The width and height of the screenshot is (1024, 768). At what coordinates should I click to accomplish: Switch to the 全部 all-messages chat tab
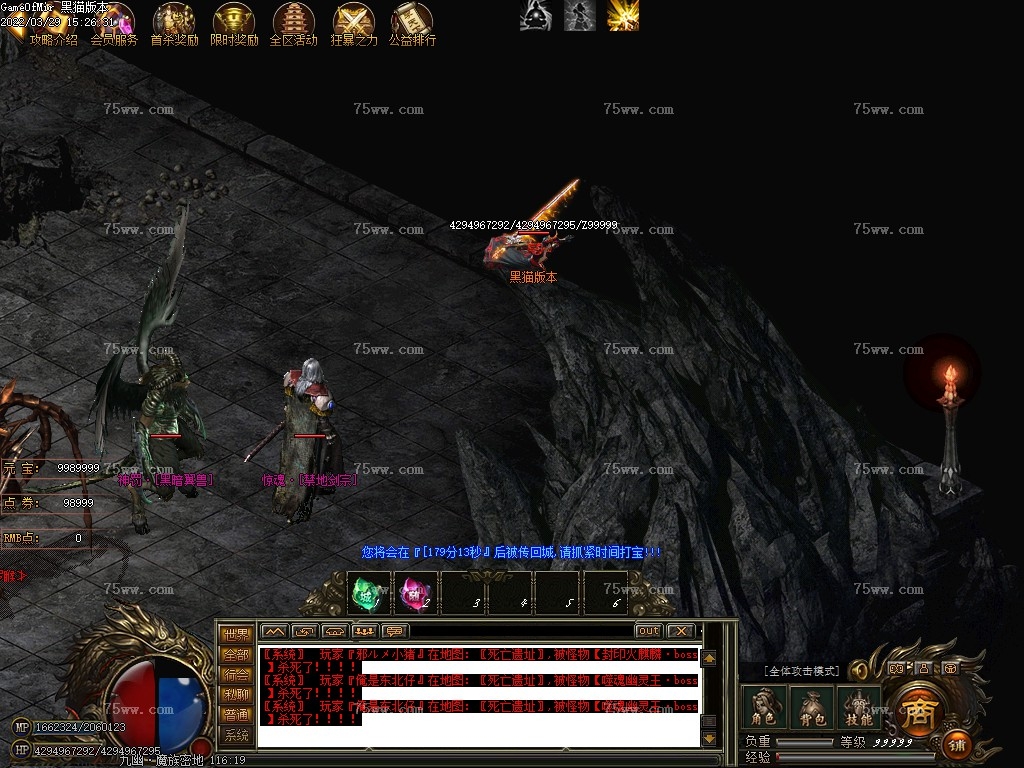coord(236,654)
